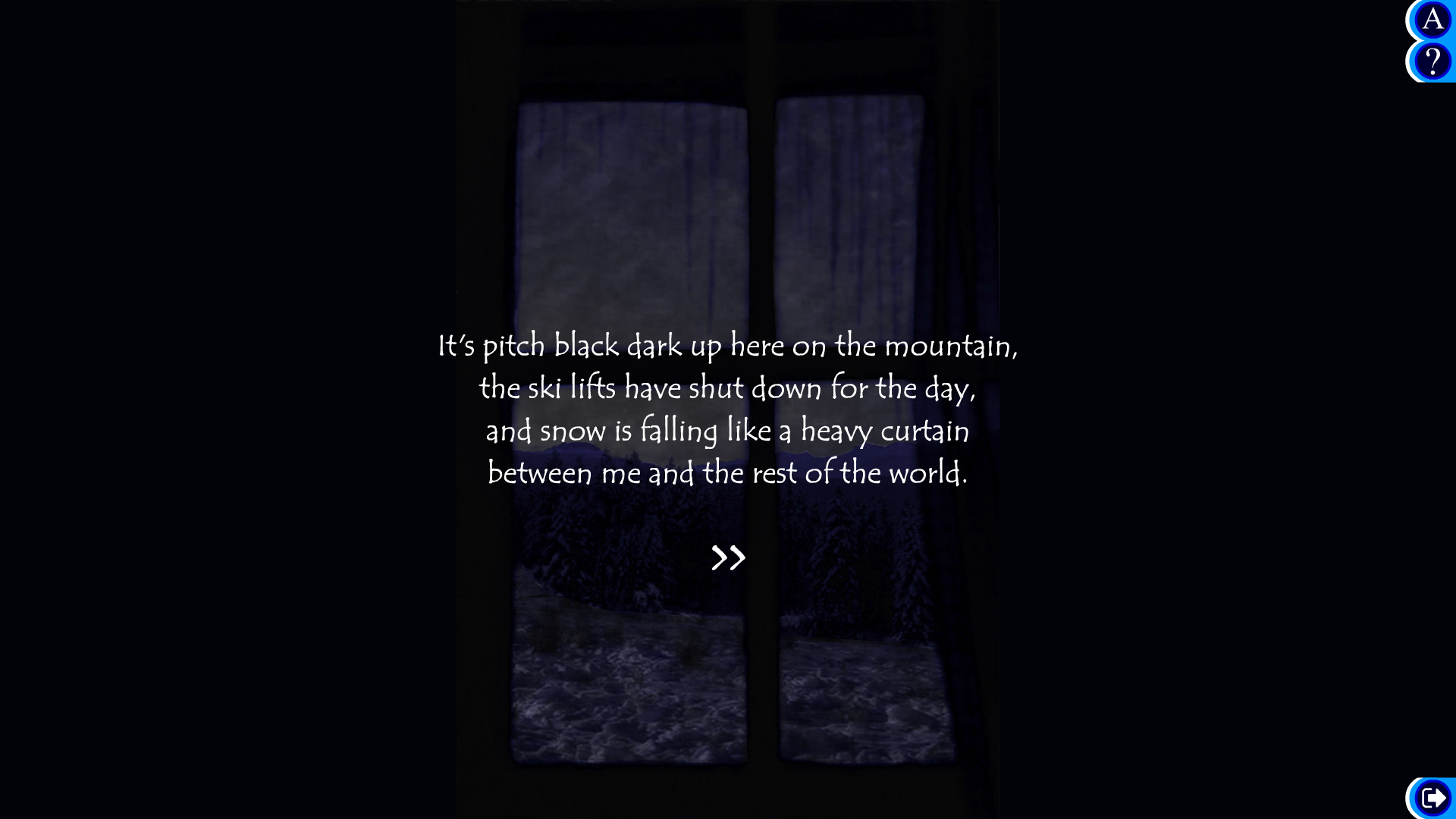Toggle story progression with the >> control
The width and height of the screenshot is (1456, 819).
pyautogui.click(x=728, y=557)
